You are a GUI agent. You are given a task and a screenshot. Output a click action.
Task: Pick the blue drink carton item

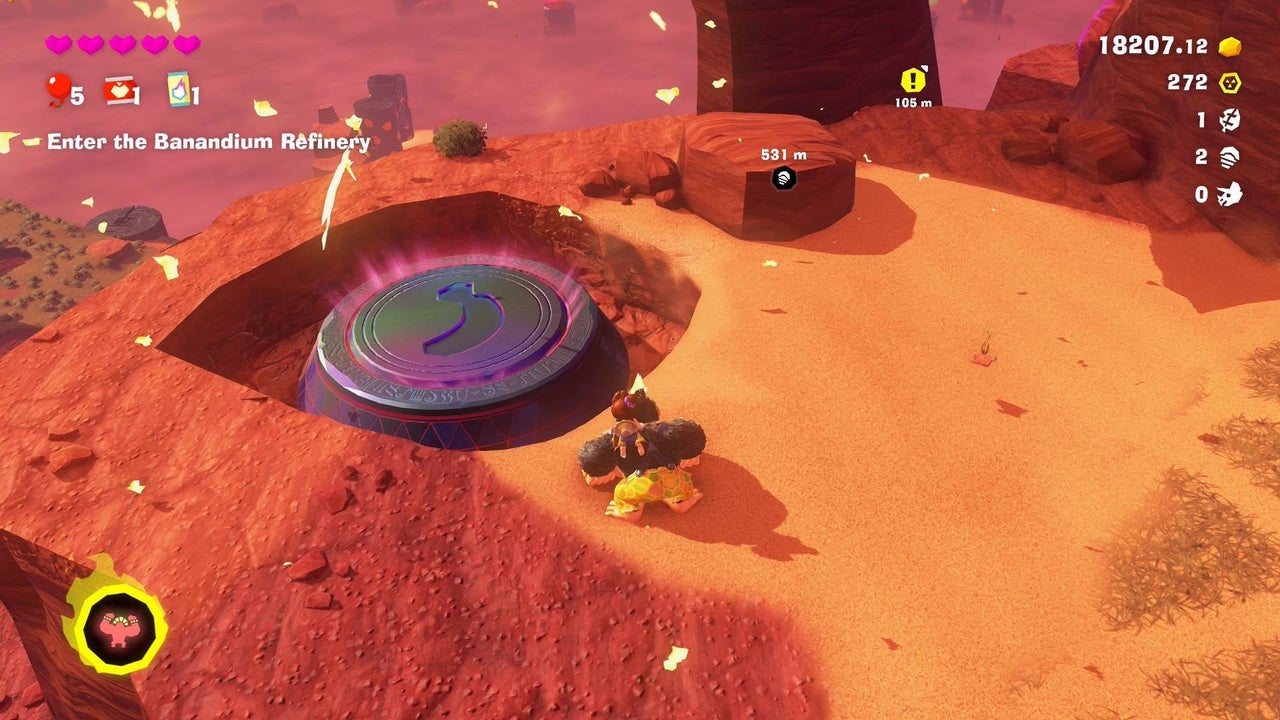click(x=178, y=90)
